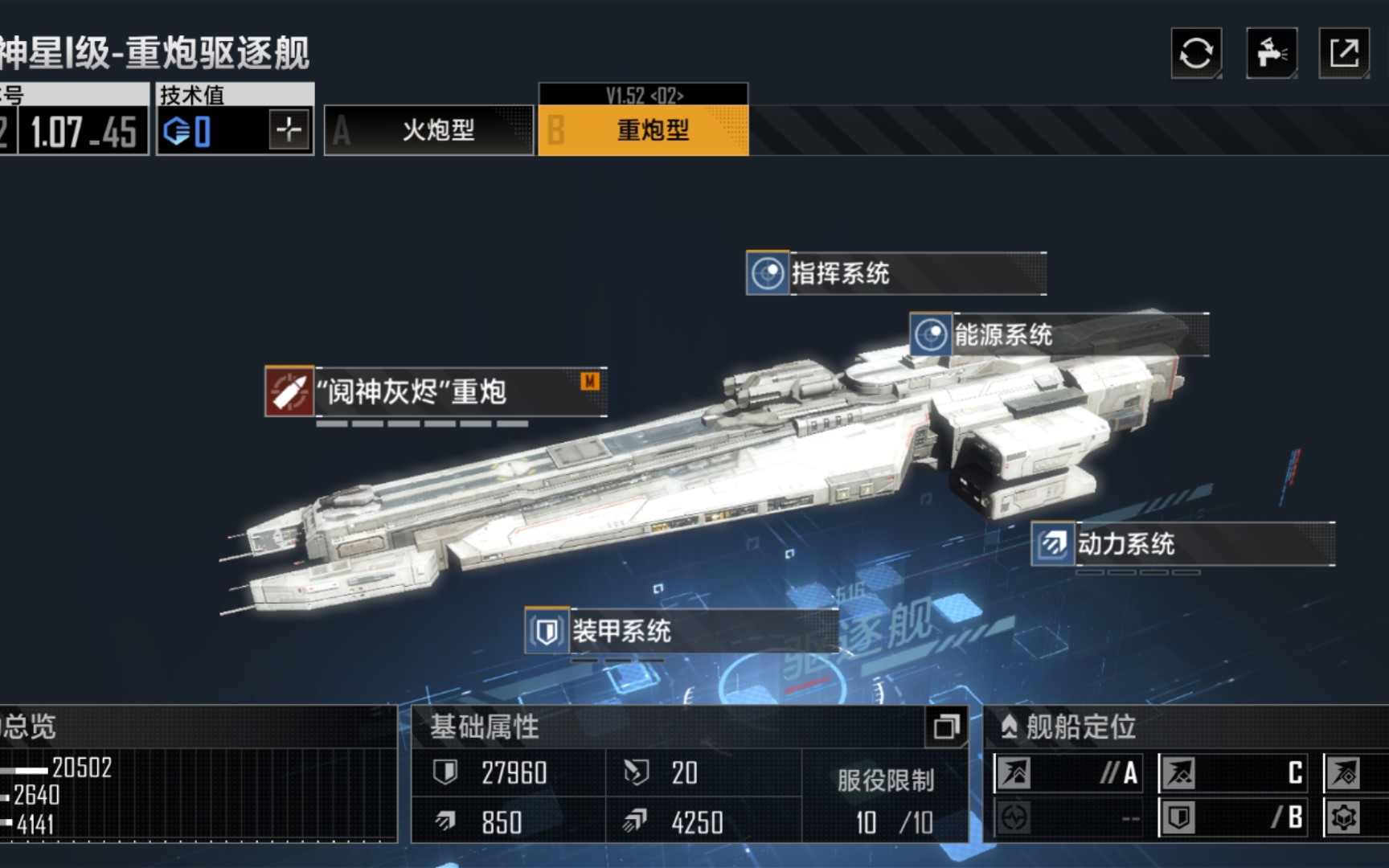Toggle the //A attack role in 舰船定位
This screenshot has height=868, width=1389.
(1067, 773)
